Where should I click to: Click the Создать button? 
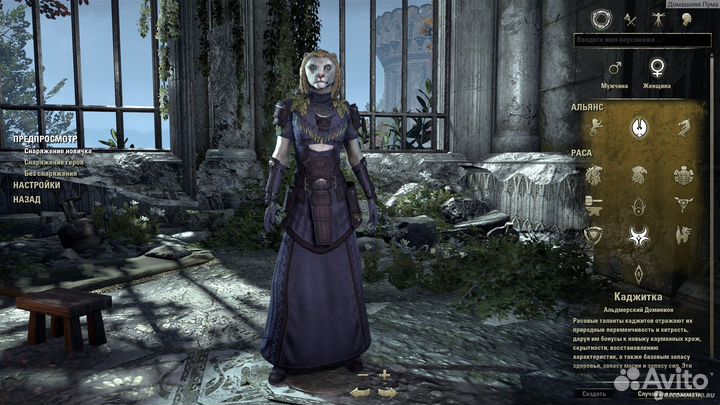pyautogui.click(x=594, y=393)
